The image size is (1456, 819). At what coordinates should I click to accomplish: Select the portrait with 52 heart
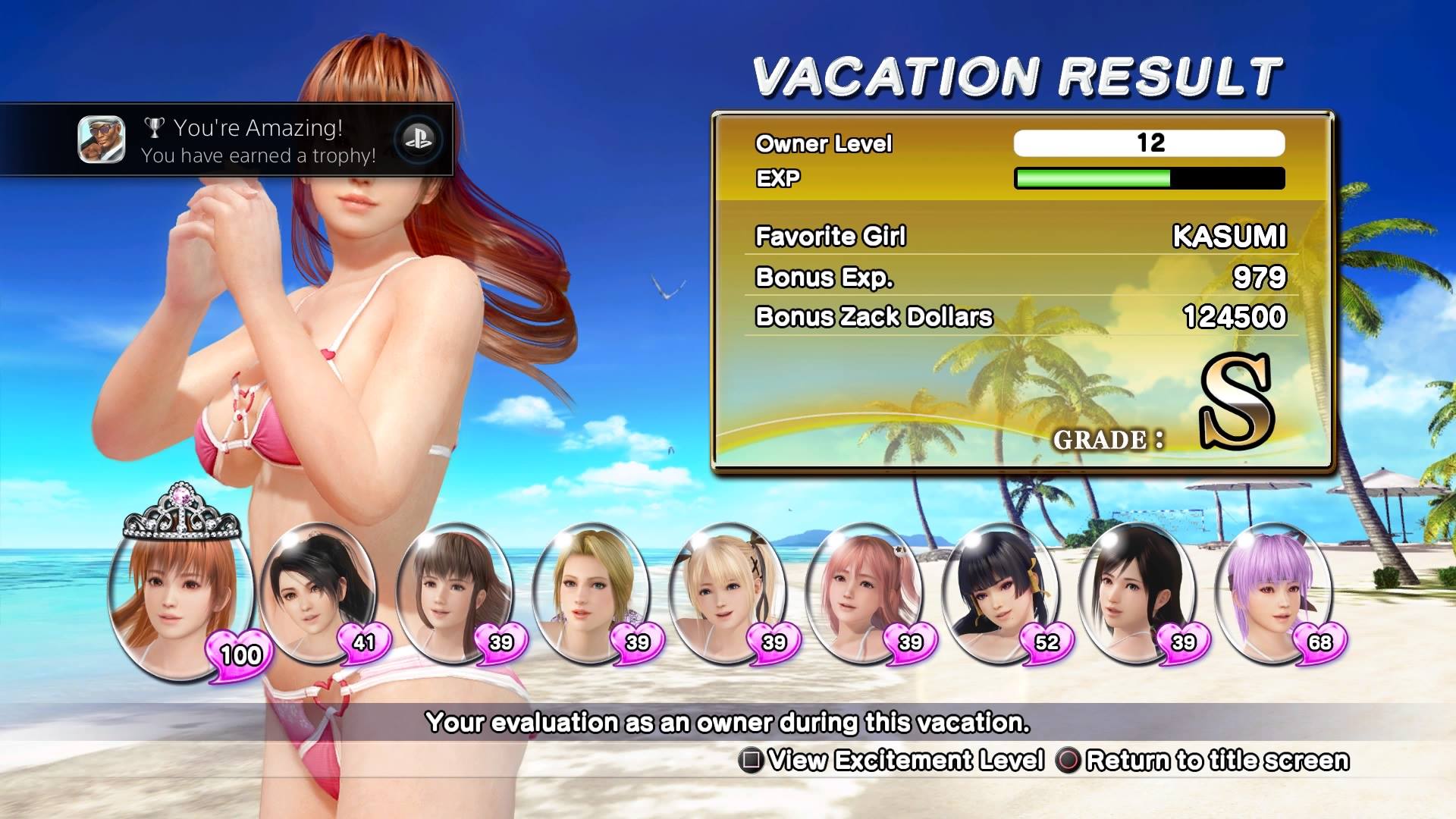pyautogui.click(x=1001, y=591)
